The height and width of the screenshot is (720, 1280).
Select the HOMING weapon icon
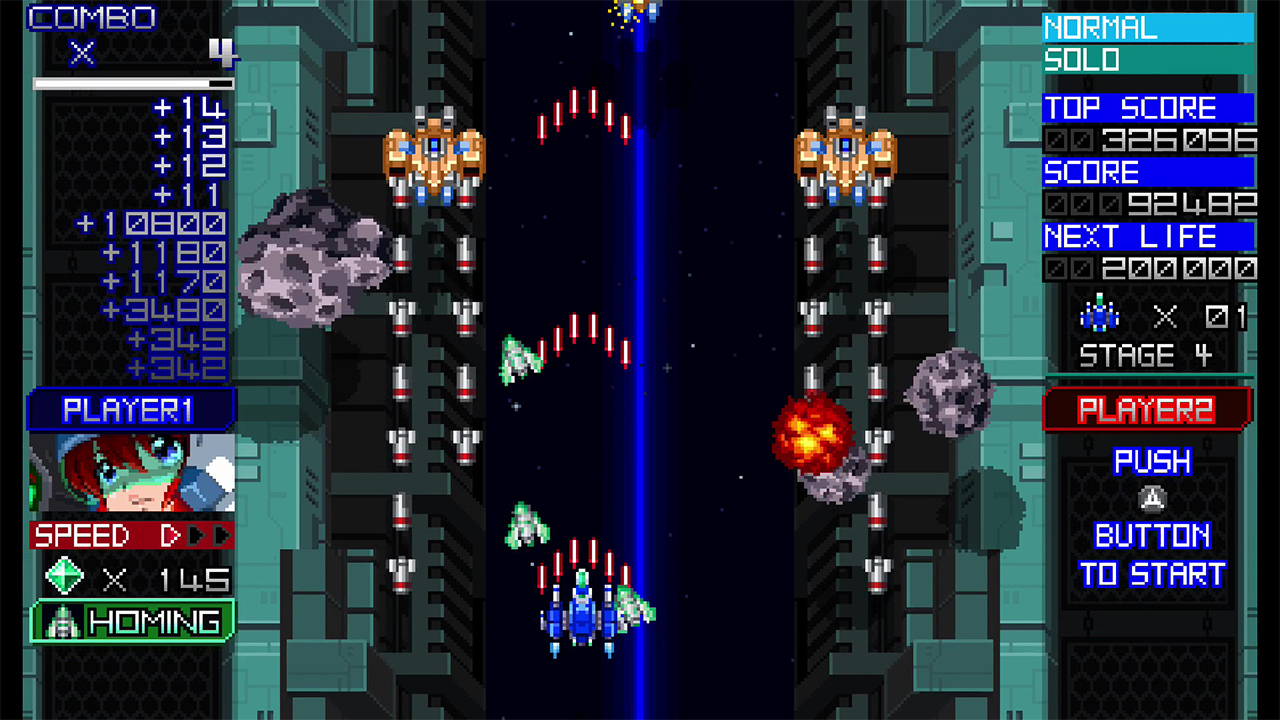point(60,620)
